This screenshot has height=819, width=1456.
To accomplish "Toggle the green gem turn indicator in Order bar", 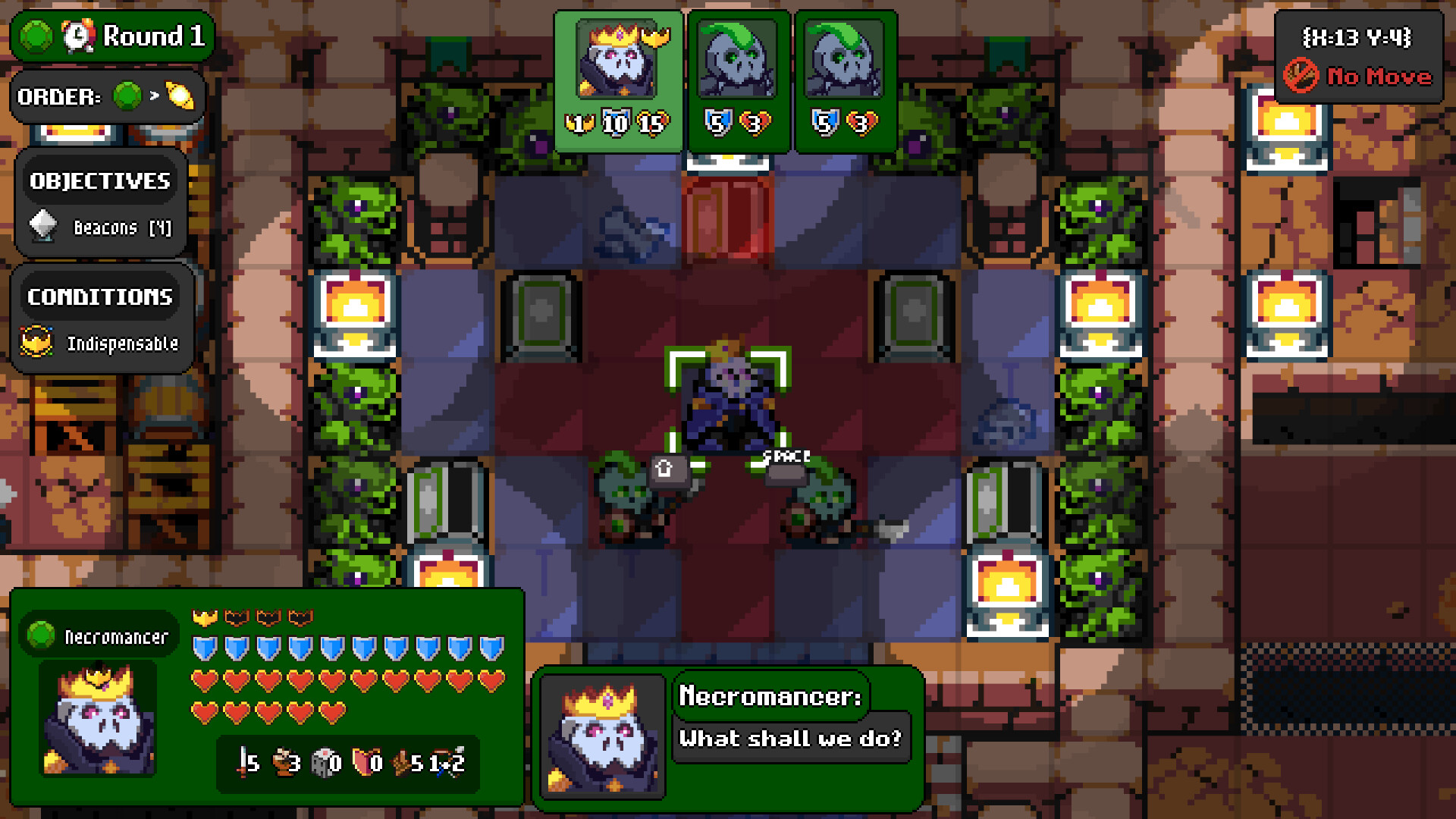I will pos(127,96).
